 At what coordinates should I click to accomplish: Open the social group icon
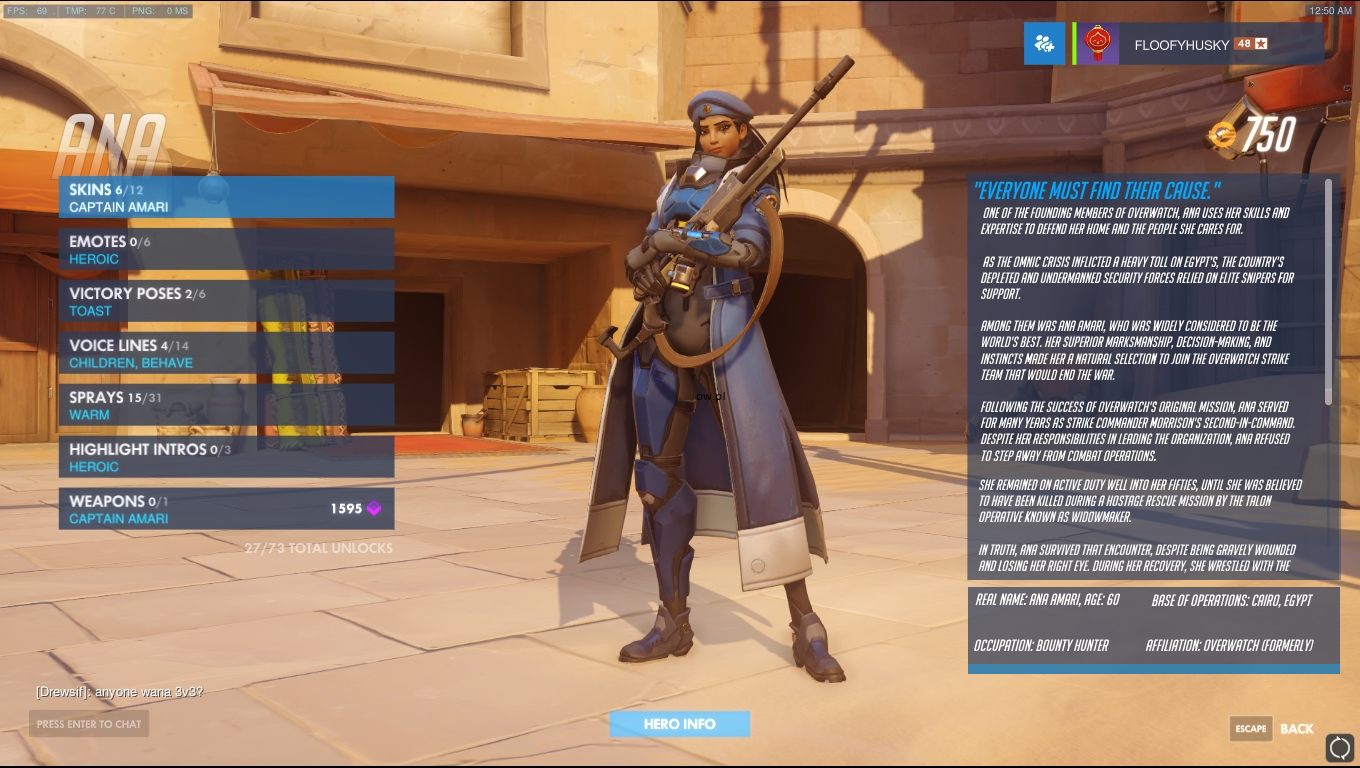(1044, 44)
